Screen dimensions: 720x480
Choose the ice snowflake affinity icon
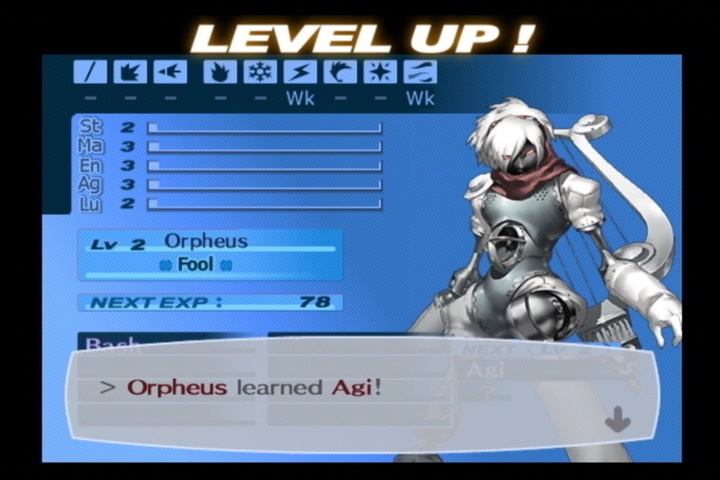[260, 72]
